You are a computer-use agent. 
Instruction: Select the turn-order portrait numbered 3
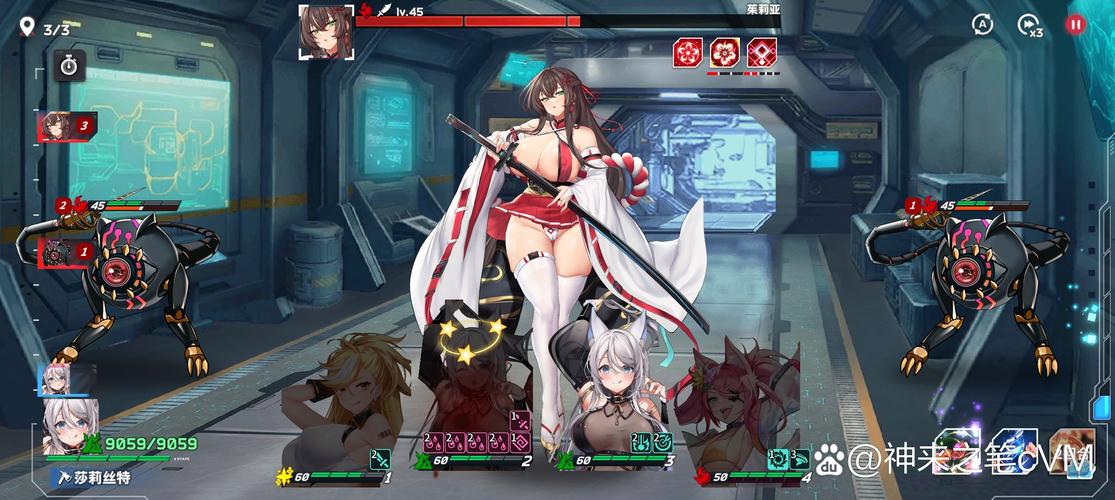click(x=66, y=126)
